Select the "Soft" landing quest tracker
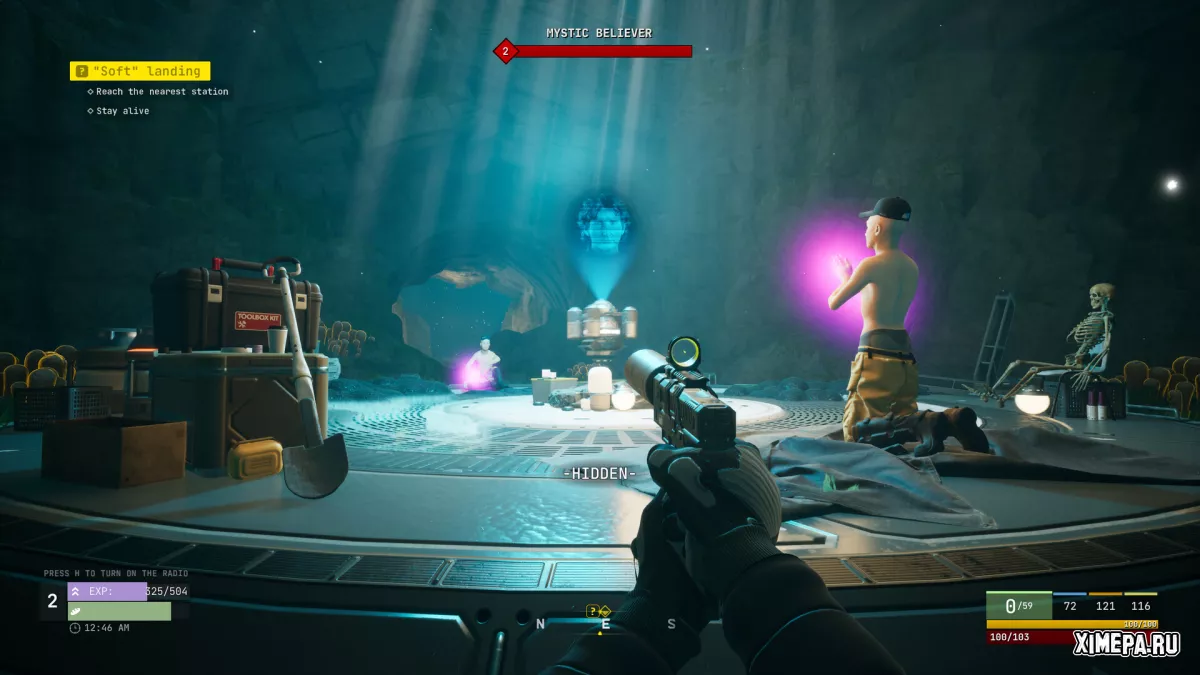 click(140, 71)
